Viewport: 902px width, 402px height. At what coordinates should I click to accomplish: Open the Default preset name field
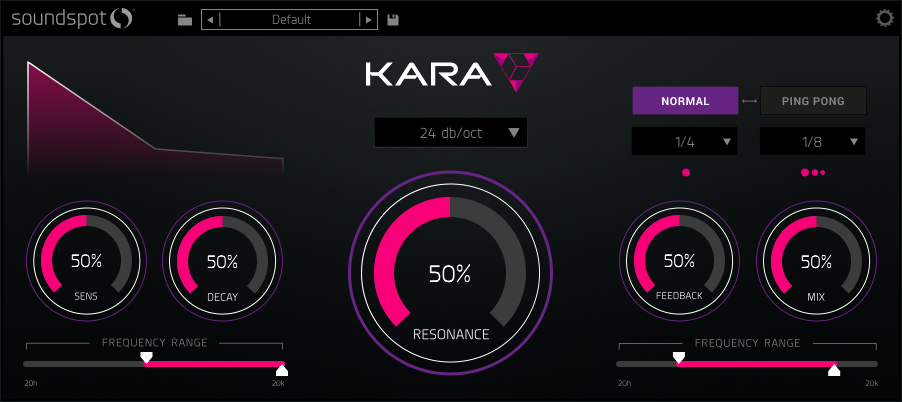(x=290, y=19)
